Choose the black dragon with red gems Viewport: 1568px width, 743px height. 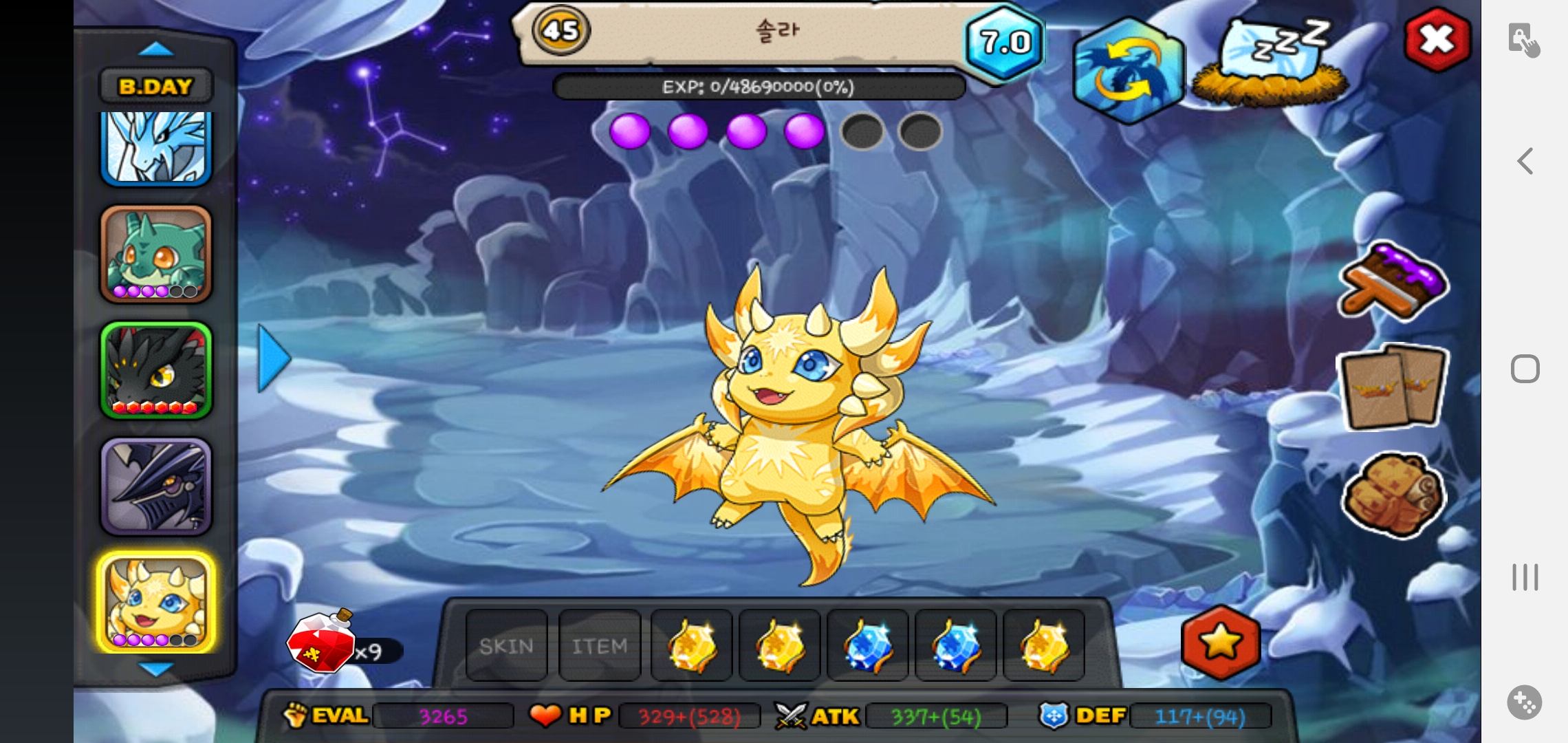point(156,370)
